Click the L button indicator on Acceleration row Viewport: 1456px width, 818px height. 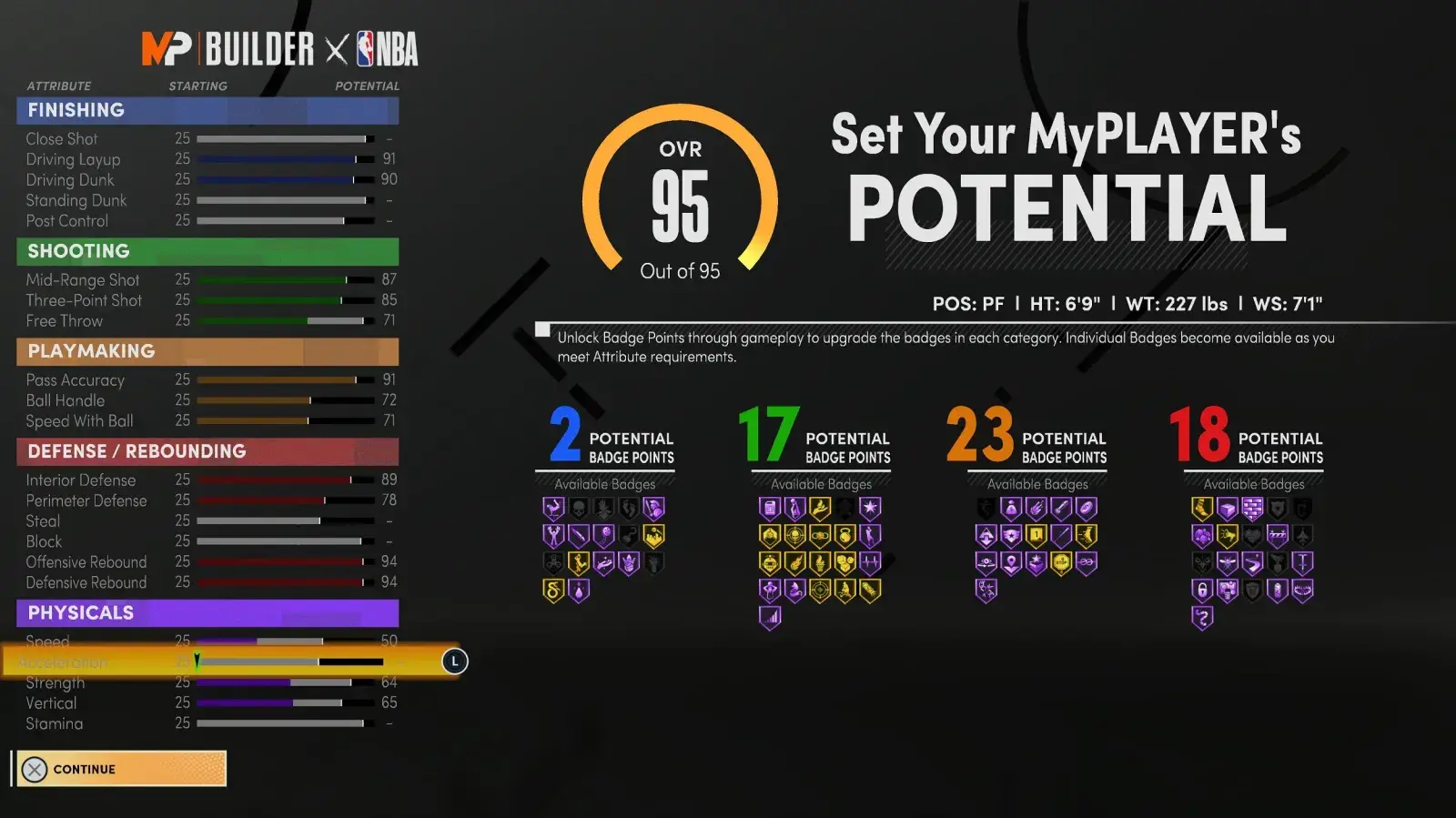tap(453, 662)
